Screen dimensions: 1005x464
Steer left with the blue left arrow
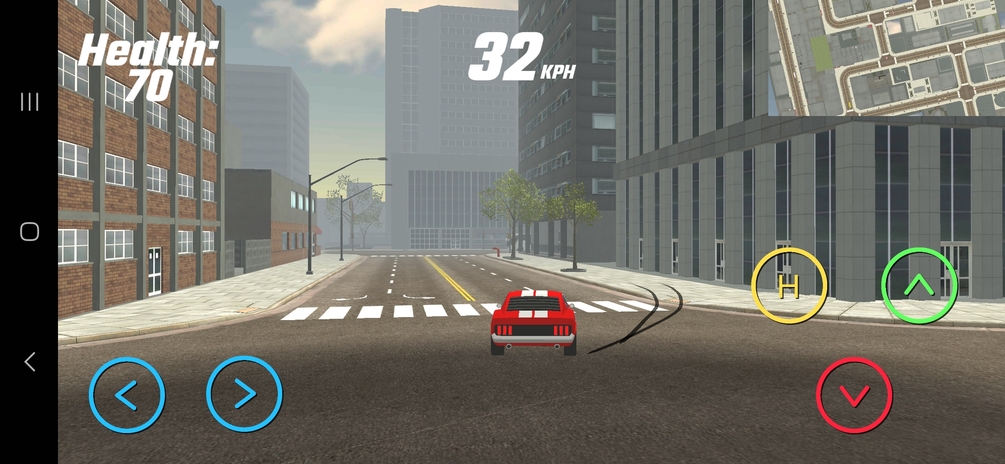point(127,394)
